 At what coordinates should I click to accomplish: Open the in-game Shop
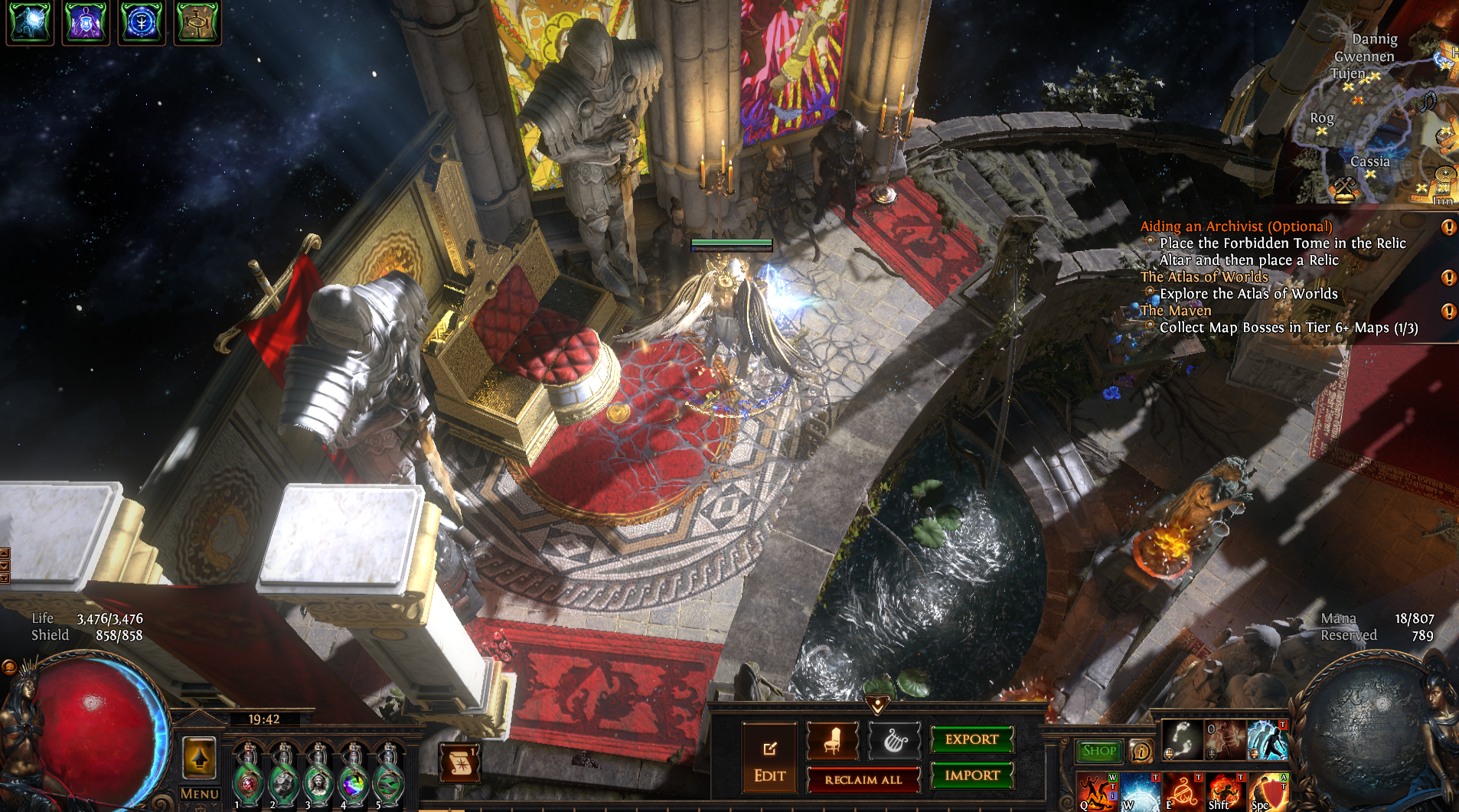pos(1099,751)
